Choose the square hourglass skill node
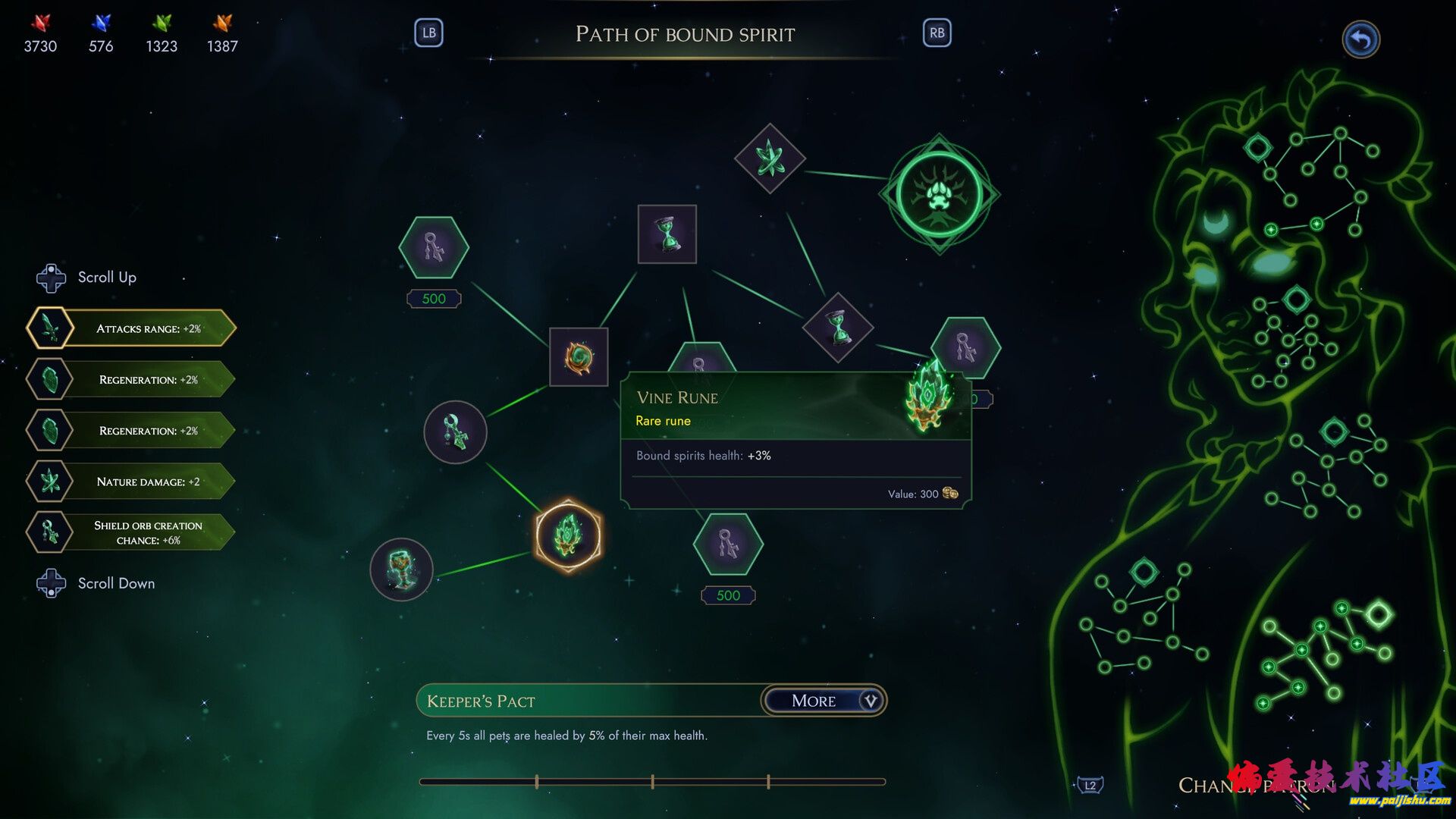 667,234
